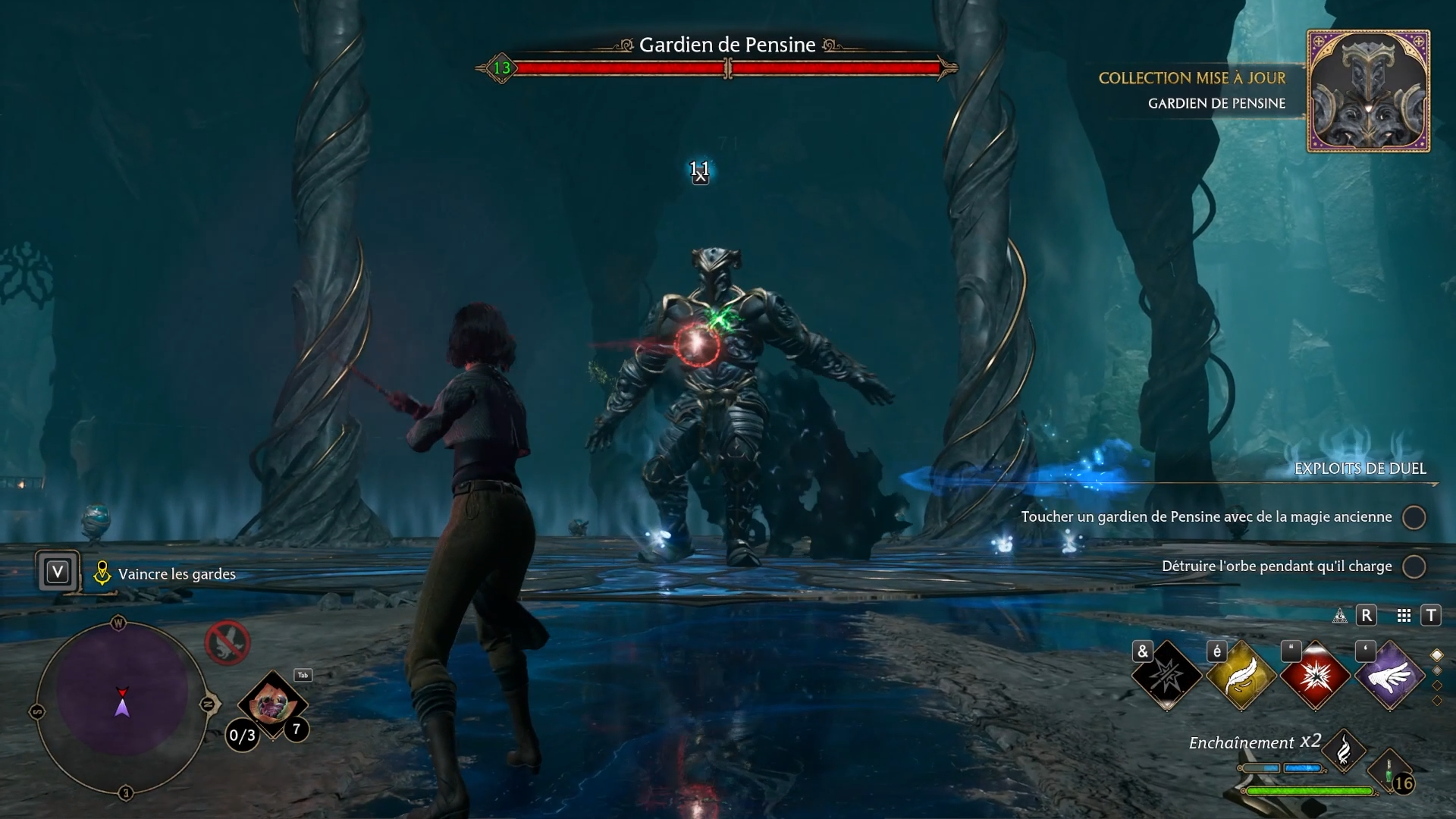Viewport: 1456px width, 819px height.
Task: Select the 'Vaincre les gardes' quest tracker
Action: click(176, 574)
